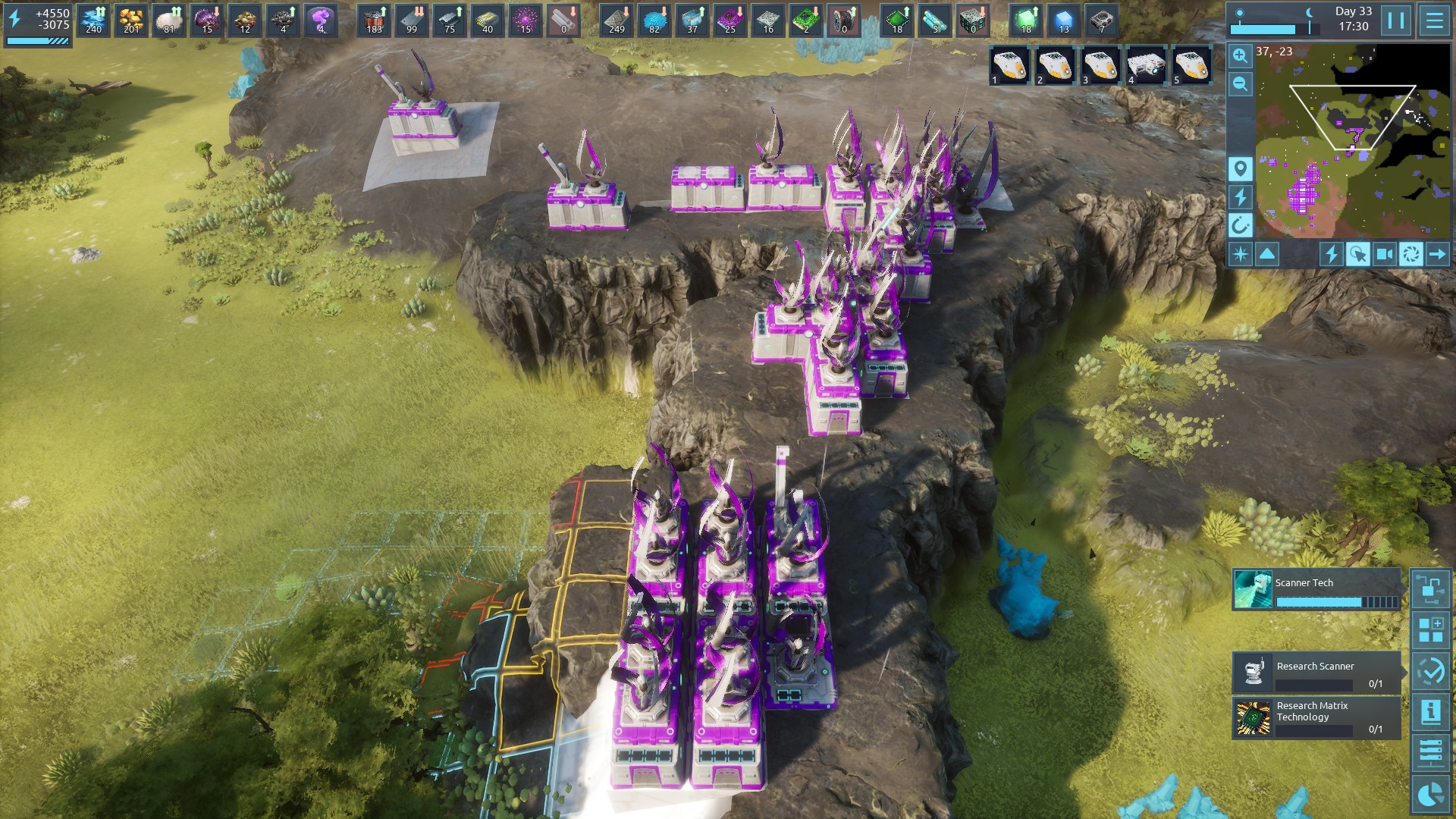Open the Scanner Tech research entry

1316,590
